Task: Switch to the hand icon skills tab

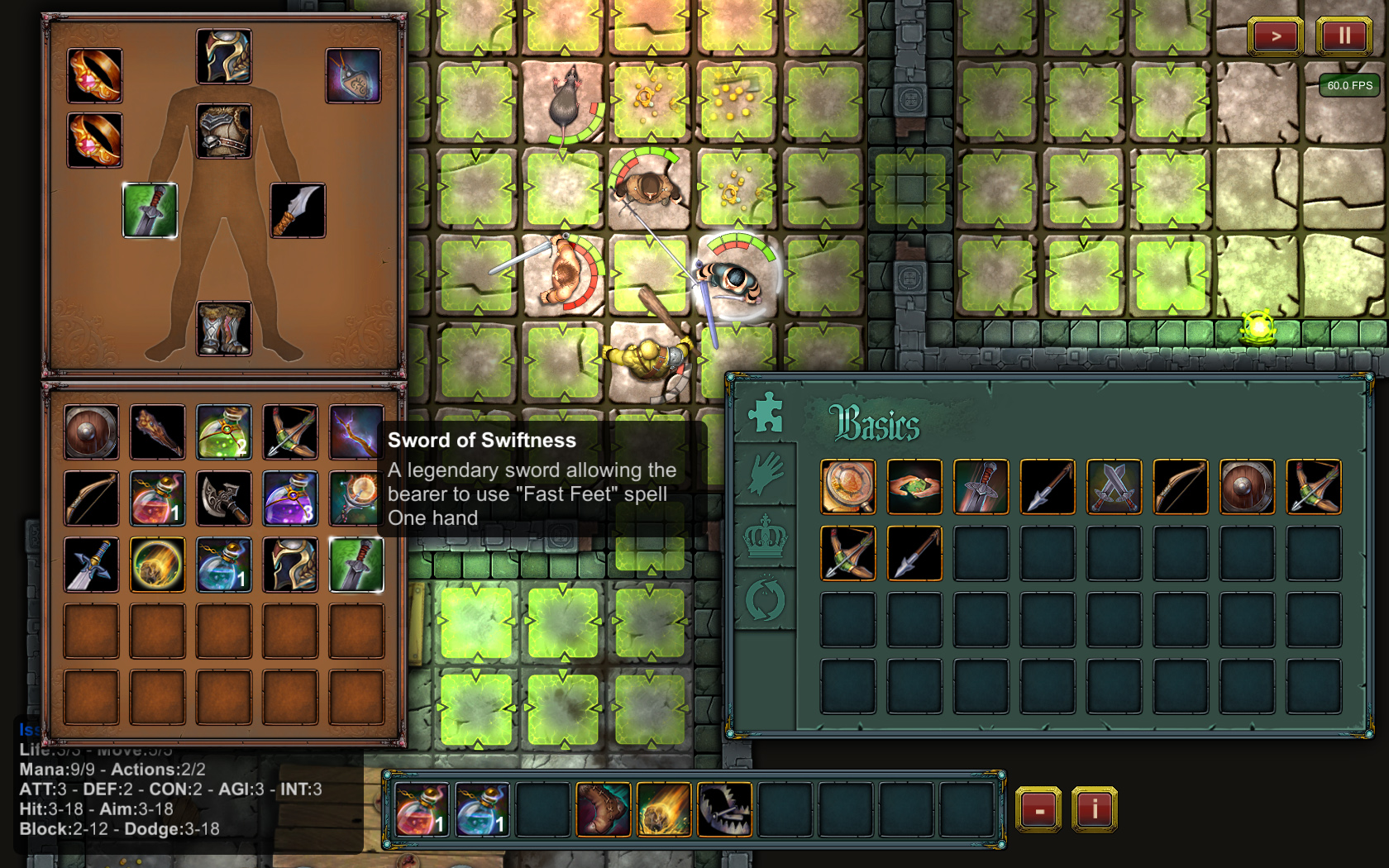Action: coord(766,475)
